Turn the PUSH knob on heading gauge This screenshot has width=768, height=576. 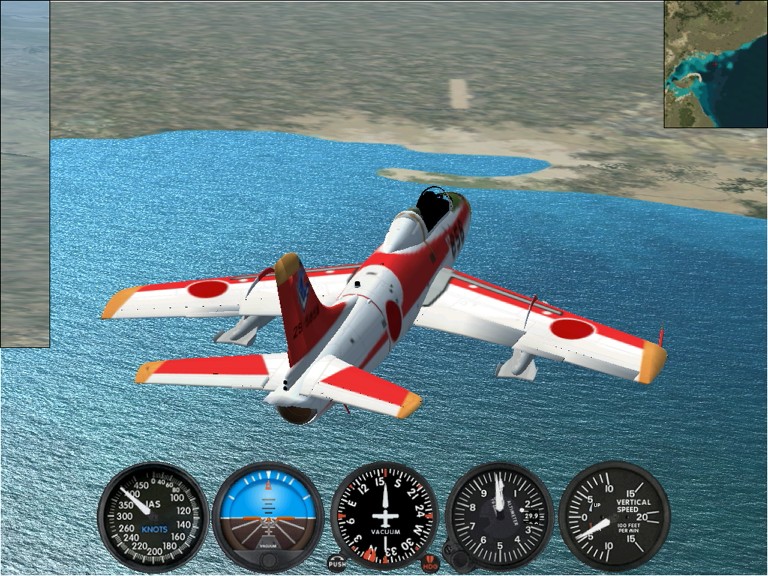coord(337,563)
